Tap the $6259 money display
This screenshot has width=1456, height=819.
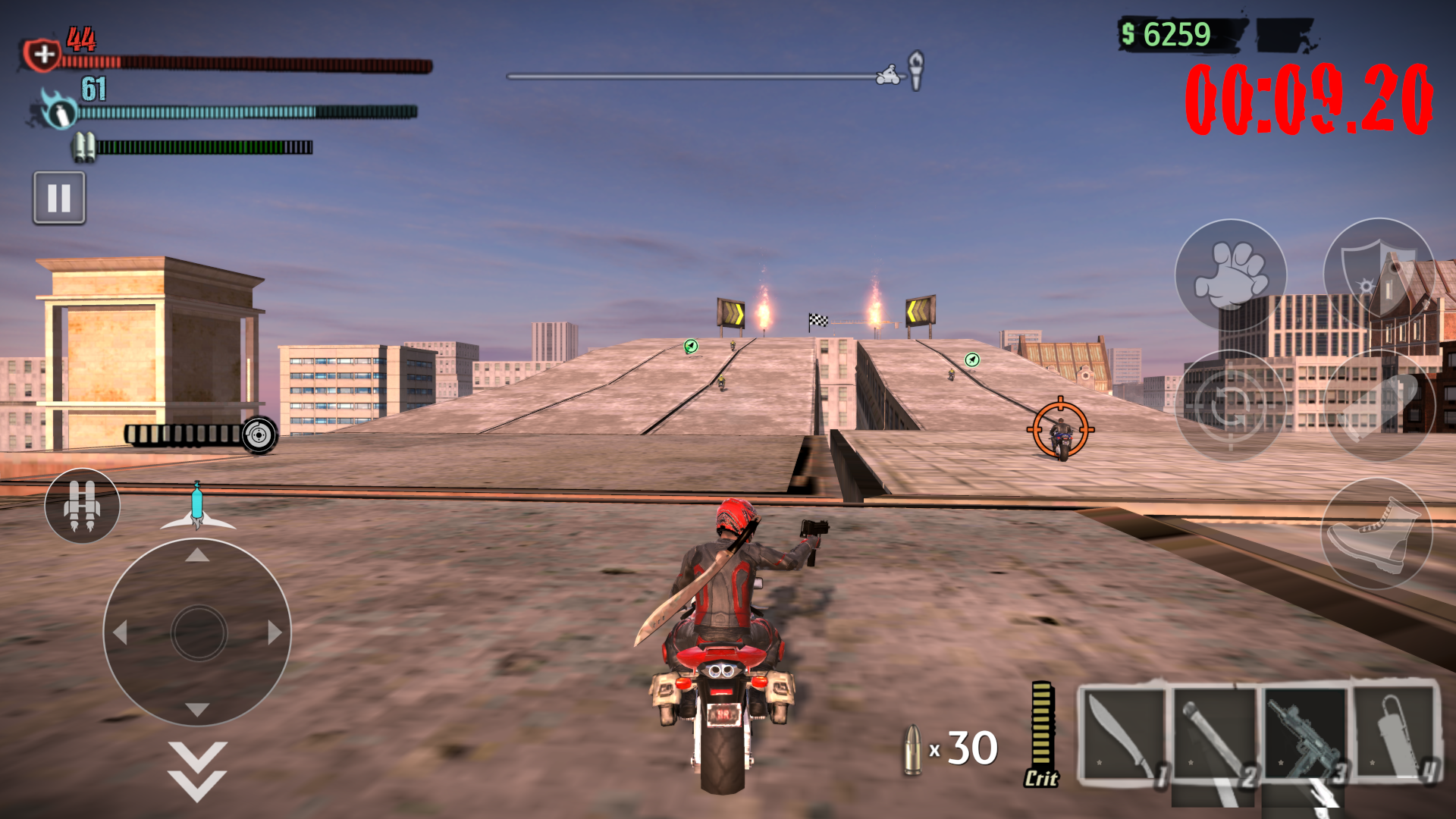(1168, 33)
